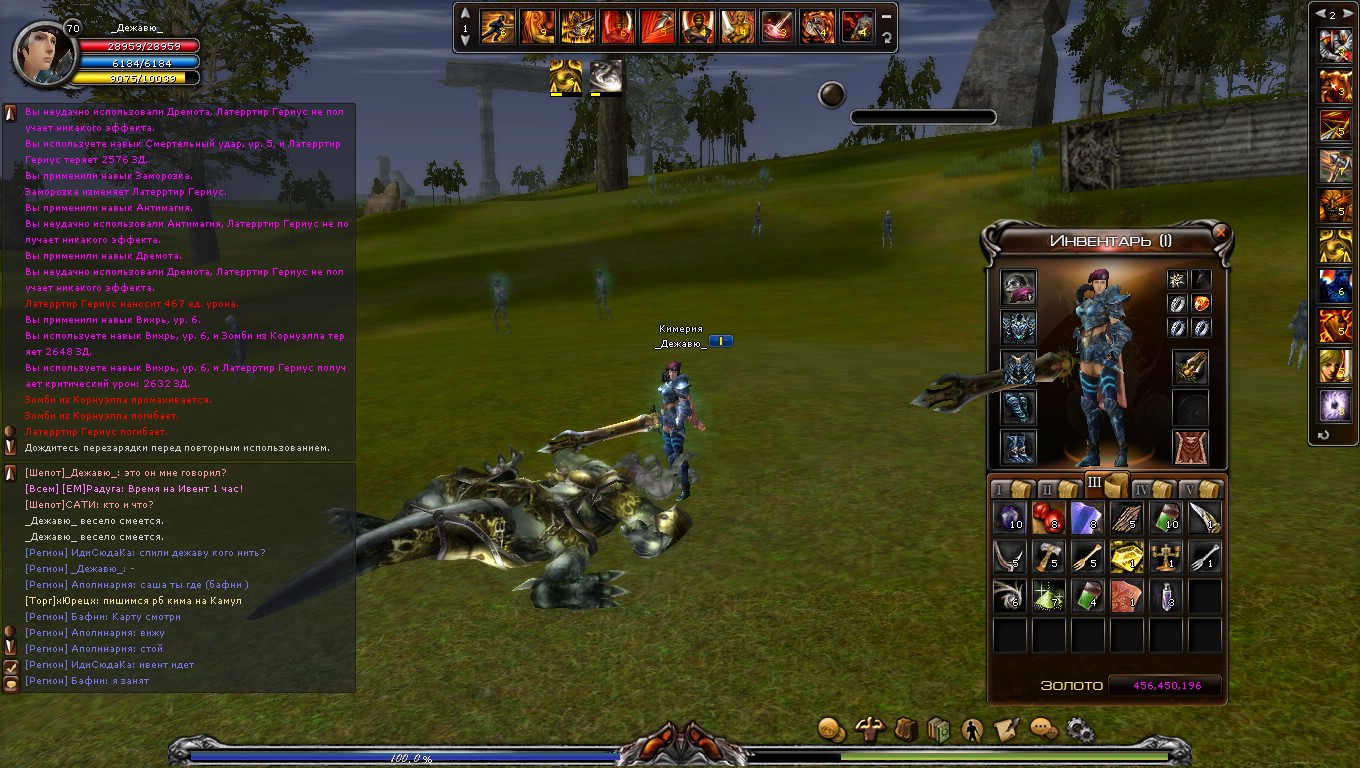Select the equipped cape slot
The height and width of the screenshot is (768, 1360).
coord(1190,447)
